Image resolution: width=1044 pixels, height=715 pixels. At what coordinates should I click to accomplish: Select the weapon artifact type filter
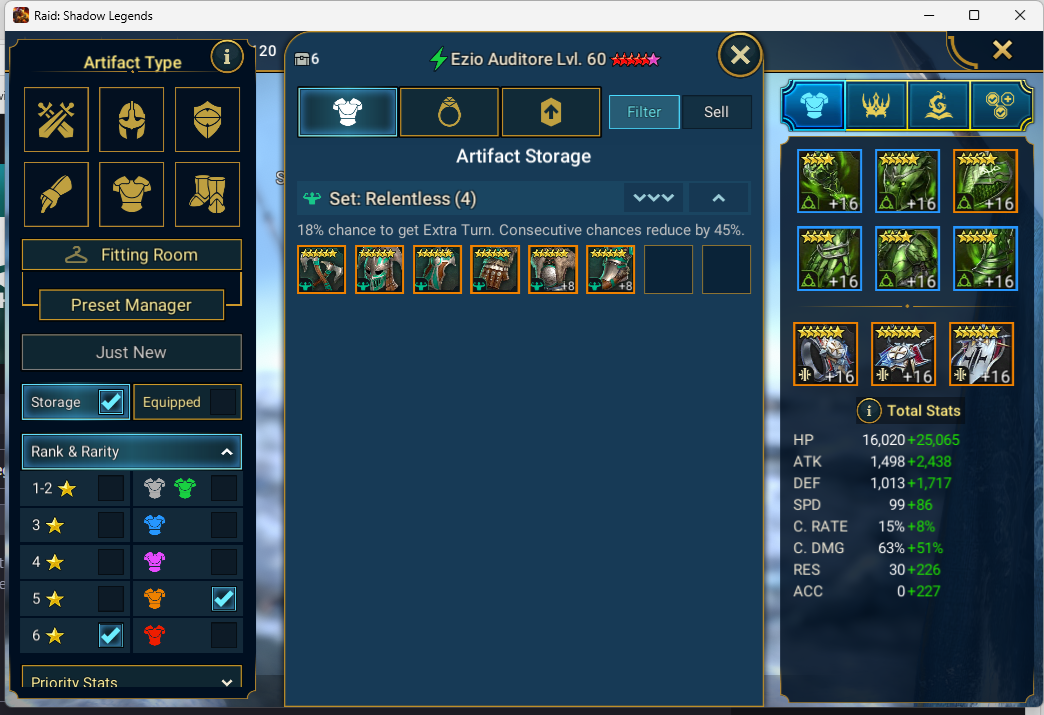coord(57,119)
